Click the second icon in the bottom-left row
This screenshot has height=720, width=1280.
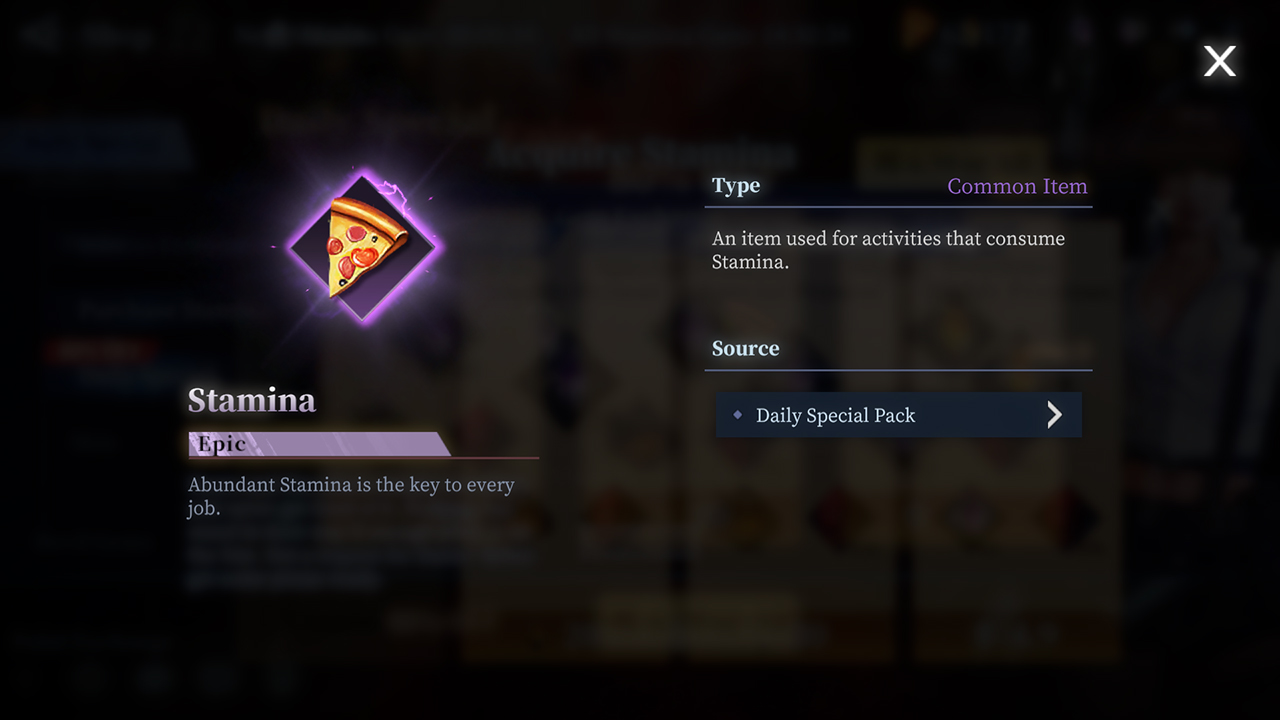[88, 681]
